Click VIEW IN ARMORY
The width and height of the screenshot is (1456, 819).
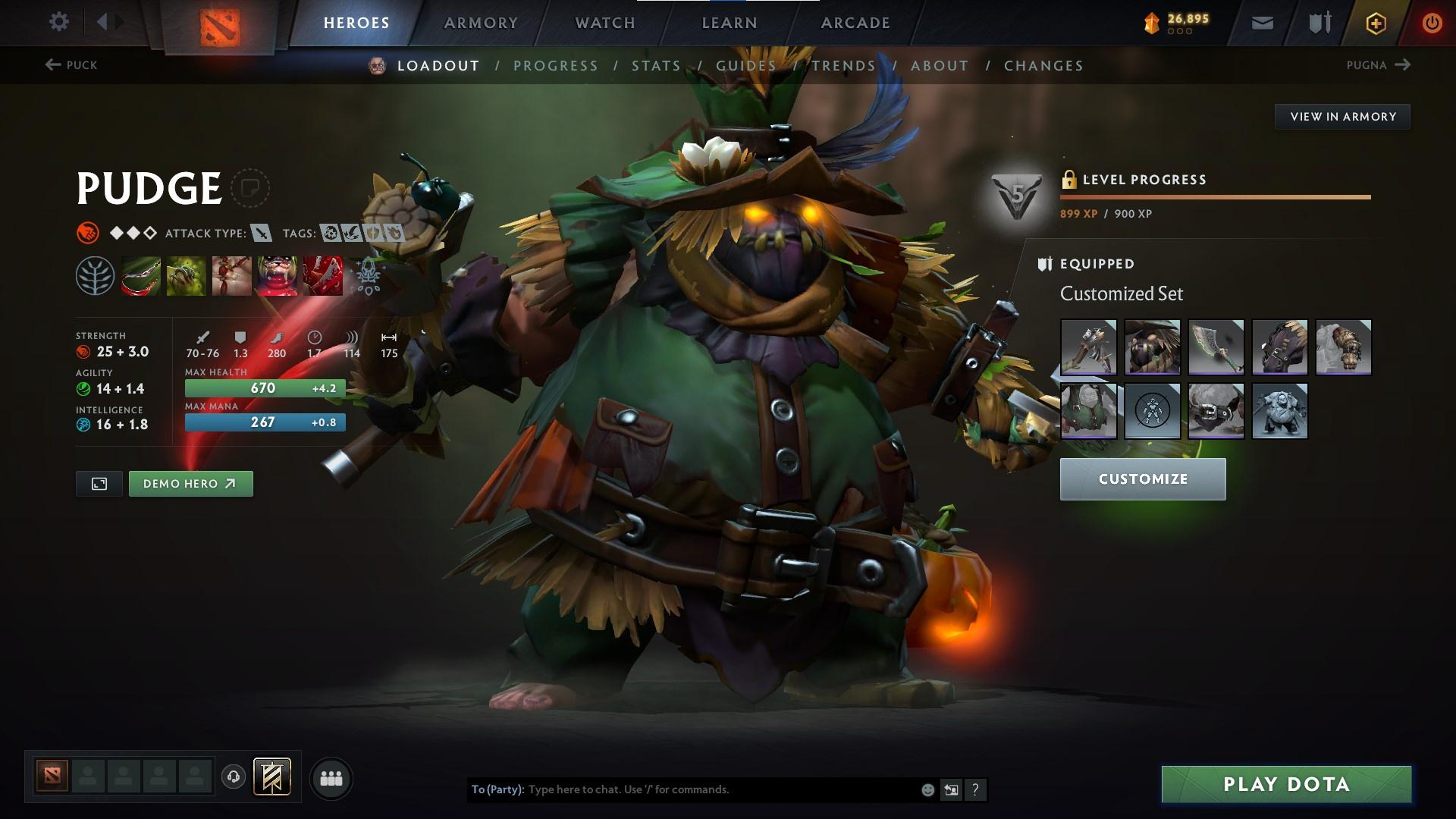click(x=1342, y=116)
